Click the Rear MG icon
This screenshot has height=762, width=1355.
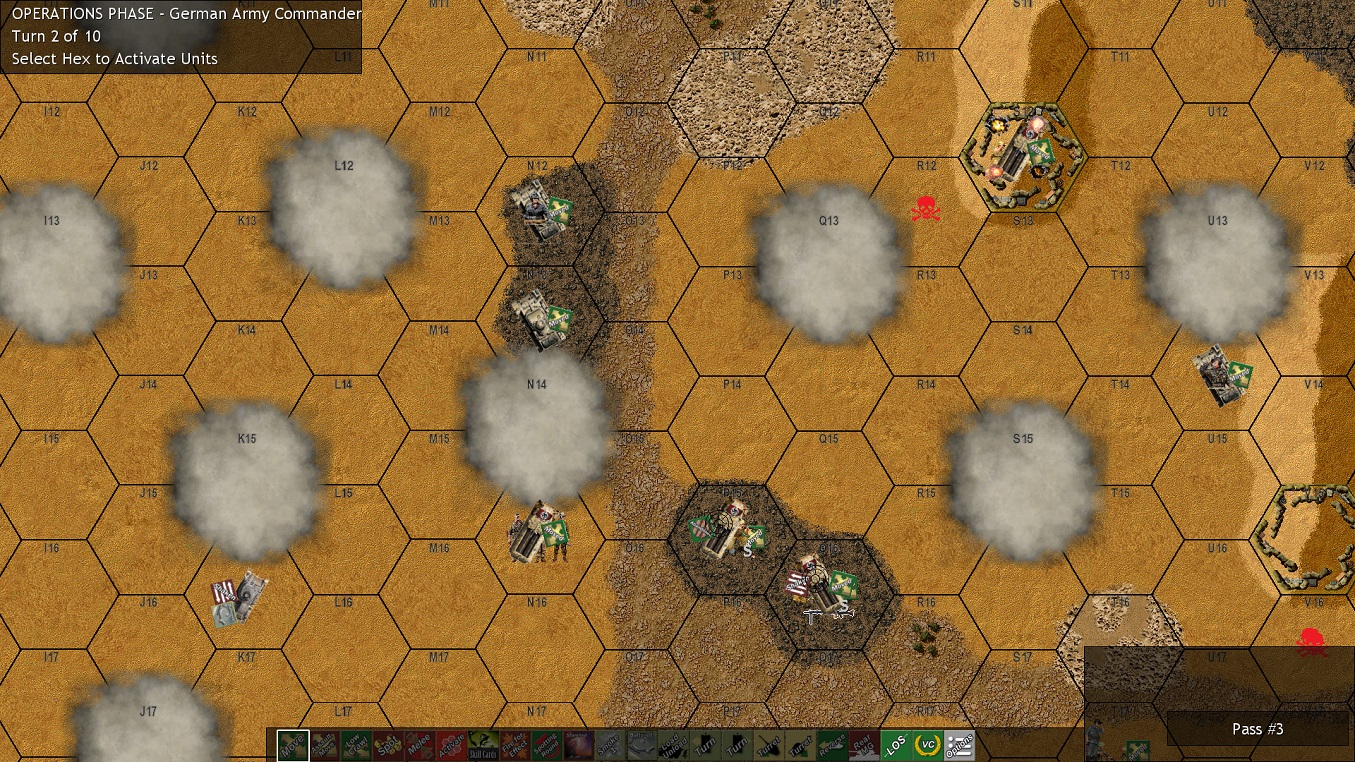click(x=863, y=744)
